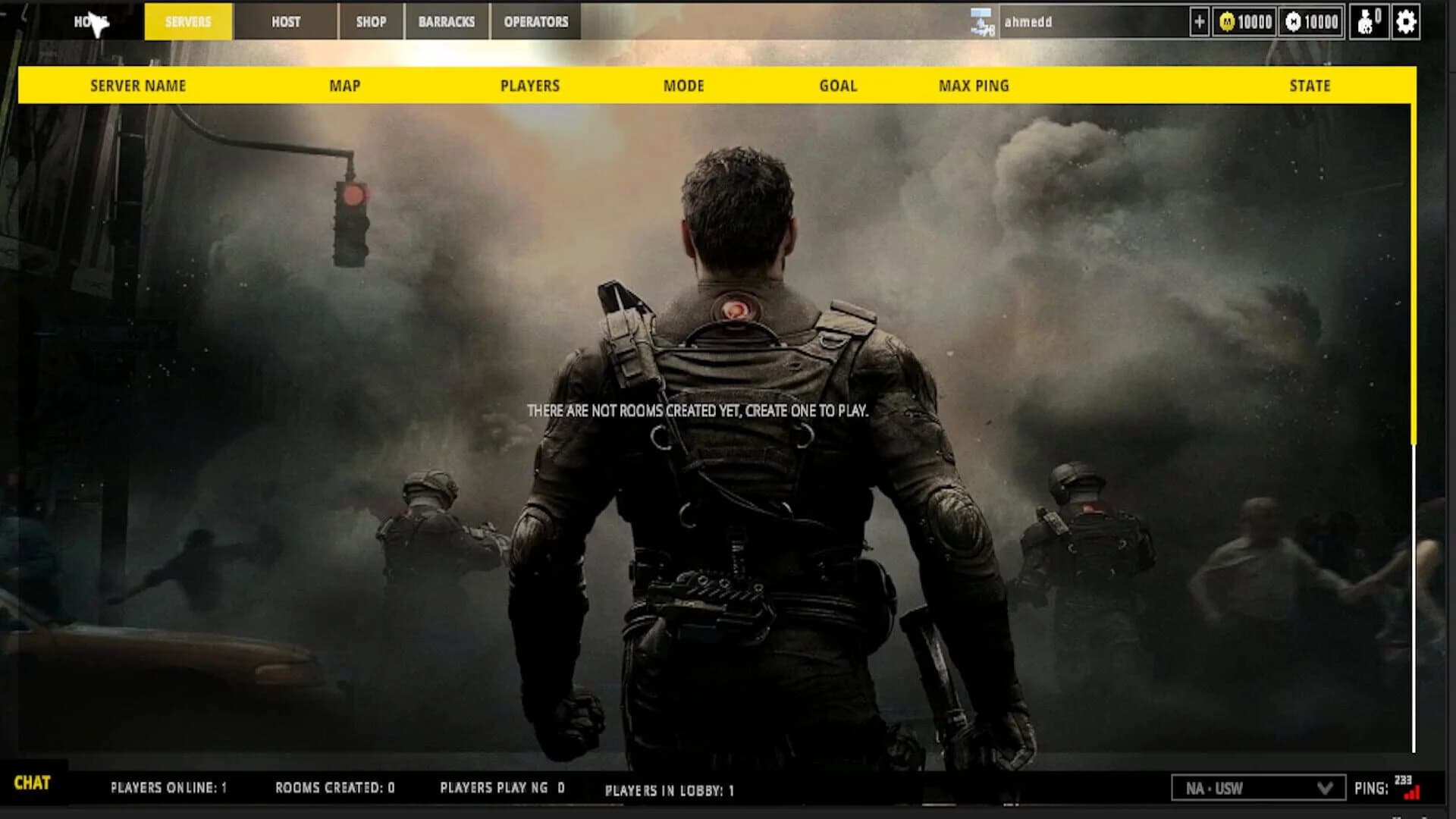Select the SERVERS tab
Image resolution: width=1456 pixels, height=819 pixels.
point(187,22)
